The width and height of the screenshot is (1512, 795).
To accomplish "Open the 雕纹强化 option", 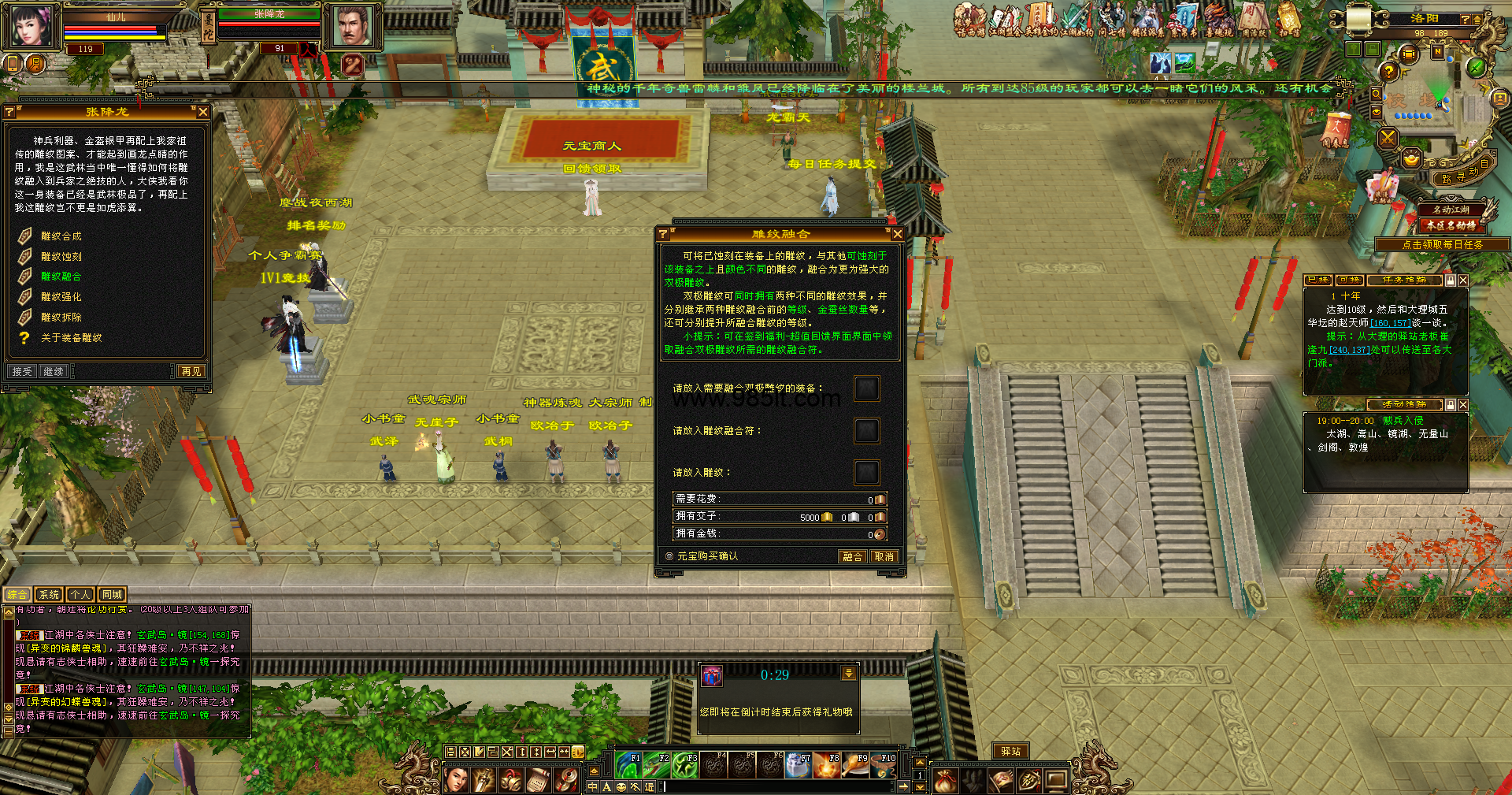I will pos(61,297).
